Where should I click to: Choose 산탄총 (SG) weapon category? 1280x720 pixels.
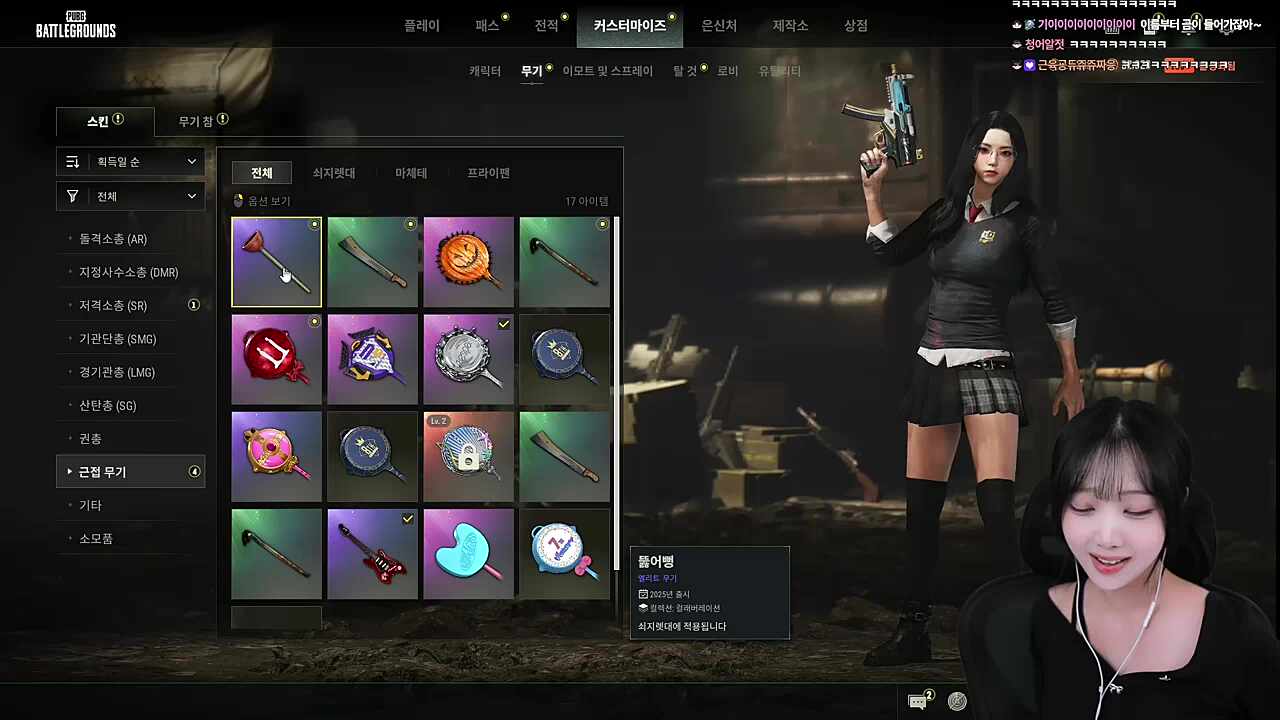coord(107,406)
